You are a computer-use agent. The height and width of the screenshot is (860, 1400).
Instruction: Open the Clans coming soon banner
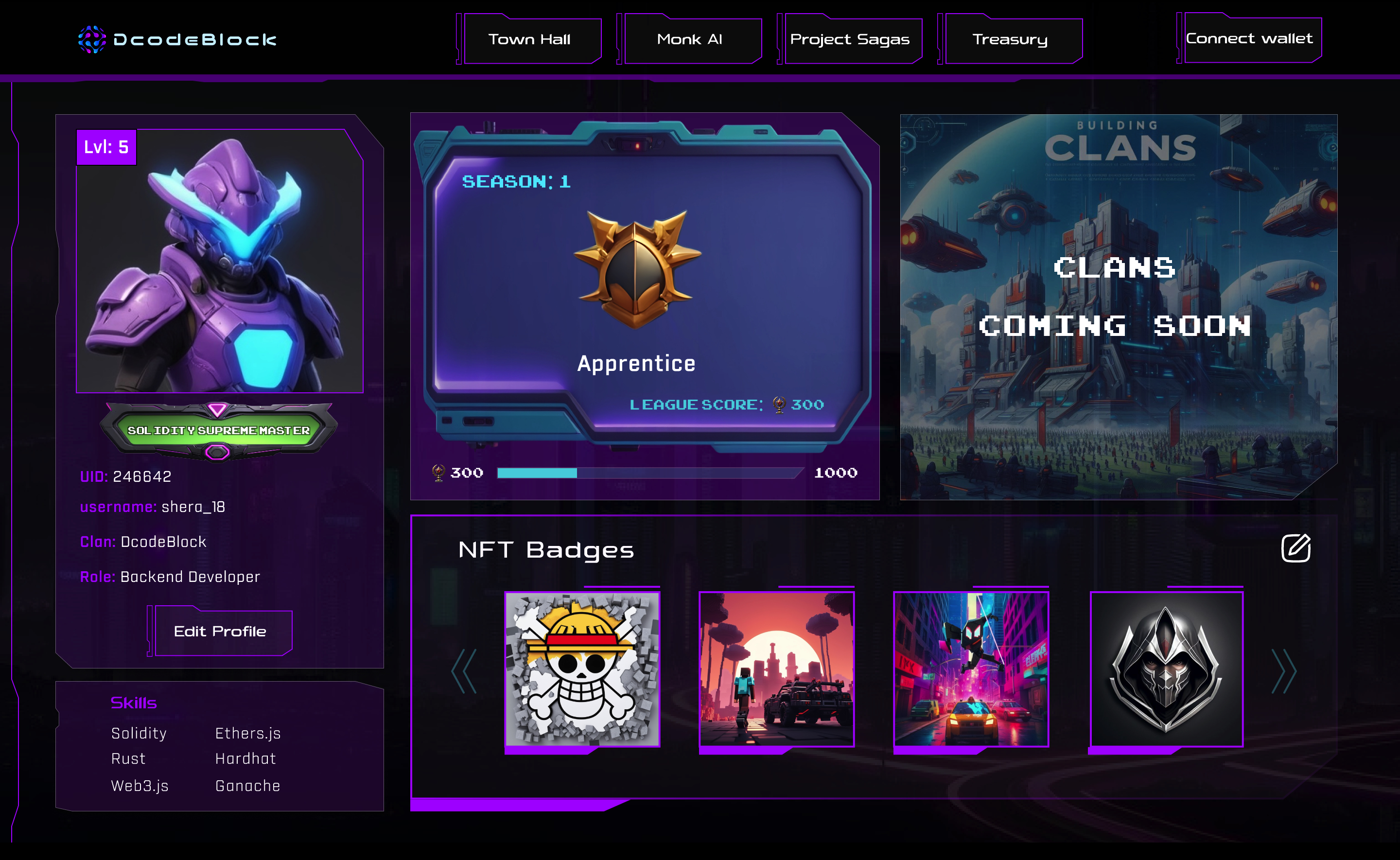1118,307
